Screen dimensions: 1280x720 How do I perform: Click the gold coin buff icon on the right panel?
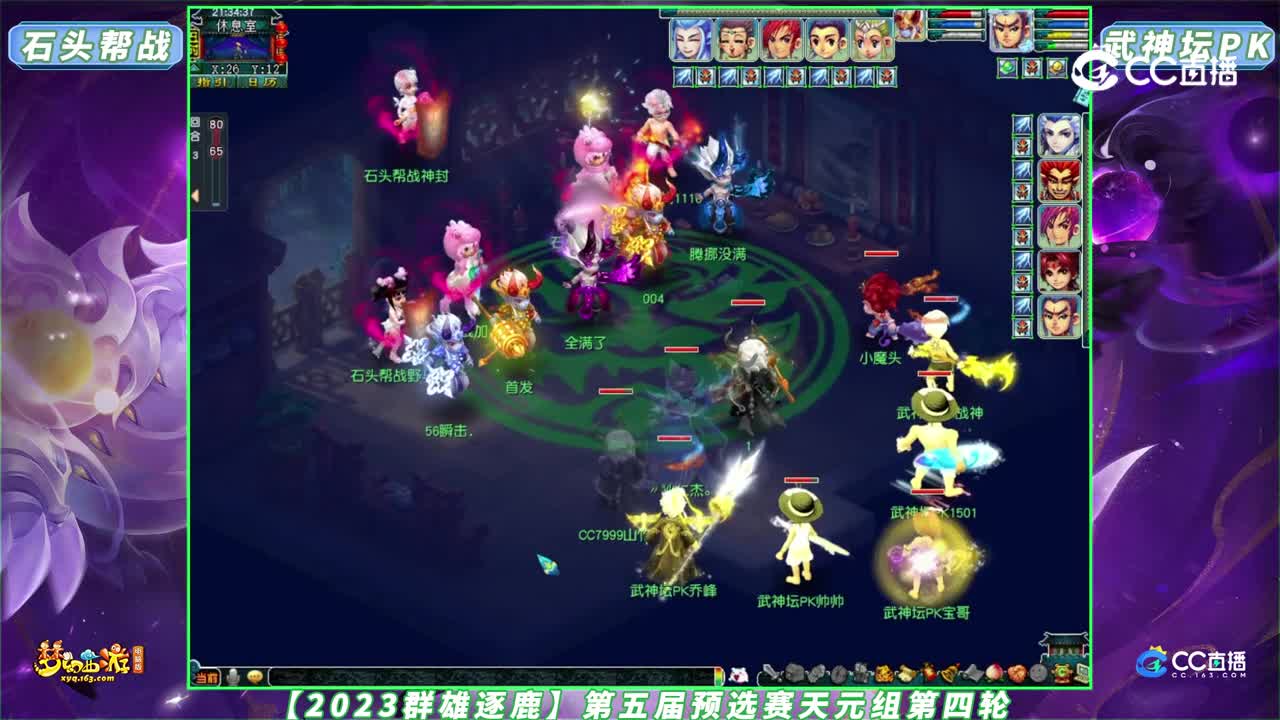[x=1055, y=69]
